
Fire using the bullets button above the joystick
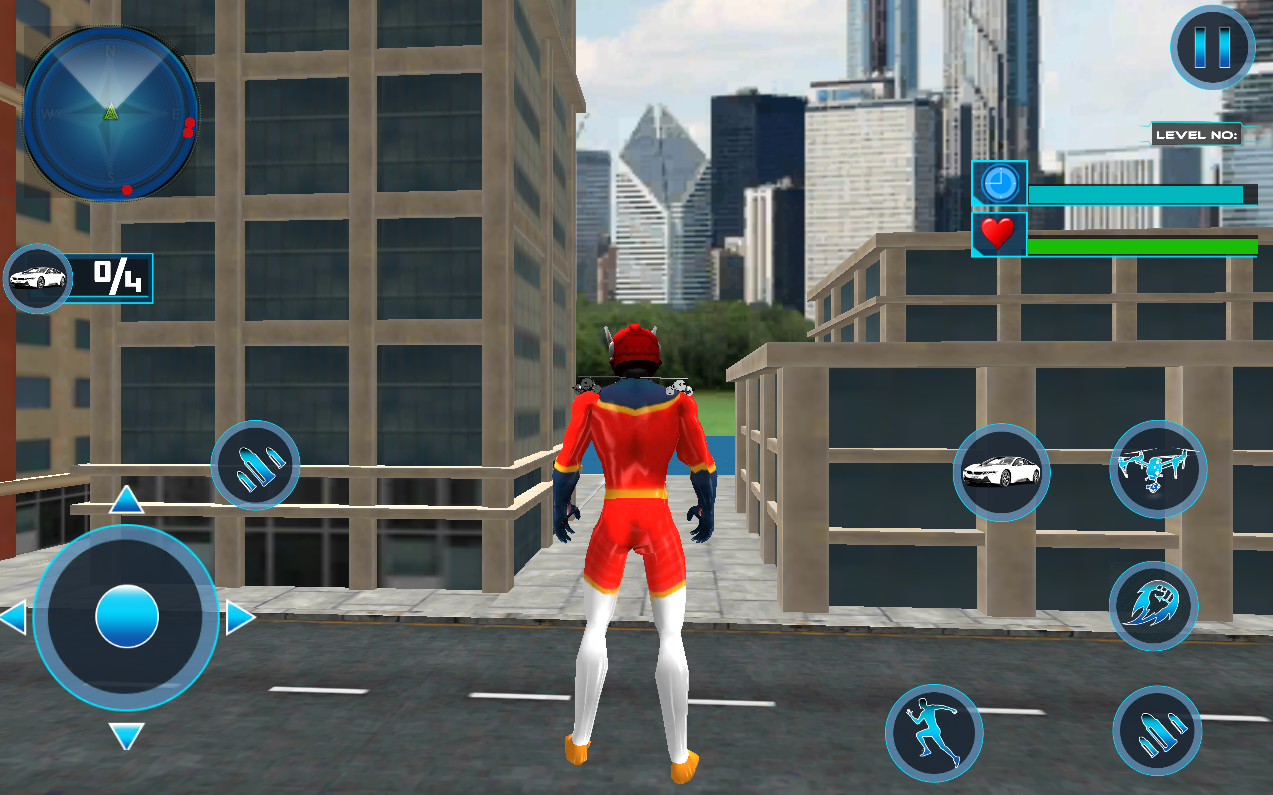tap(255, 466)
